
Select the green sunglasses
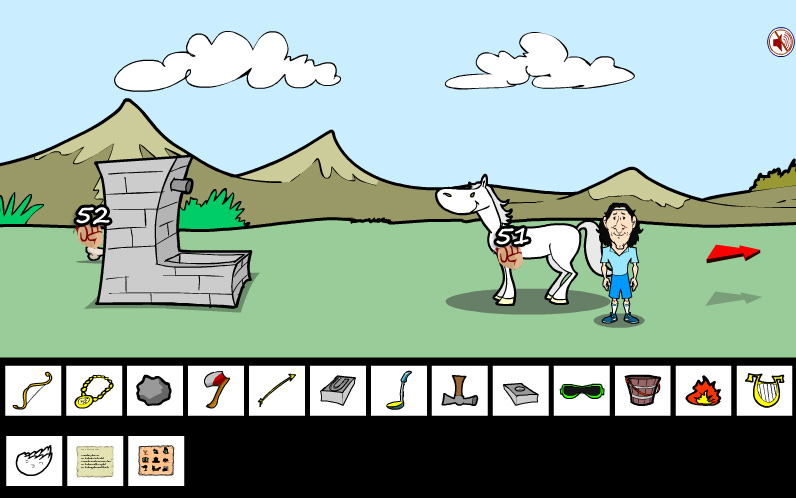[x=582, y=390]
